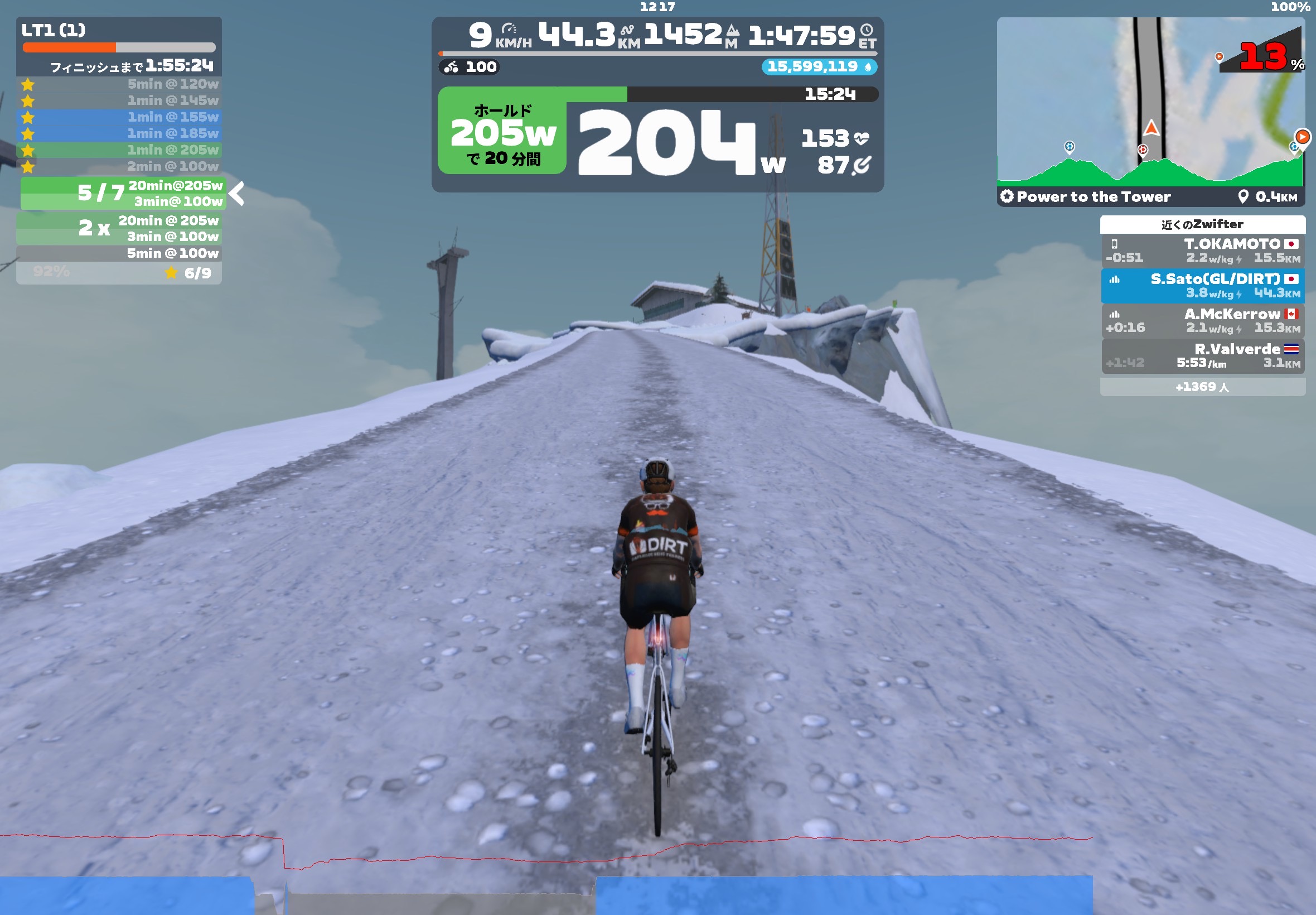Image resolution: width=1316 pixels, height=915 pixels.
Task: Click the Power to the Tower segment label
Action: (1093, 196)
